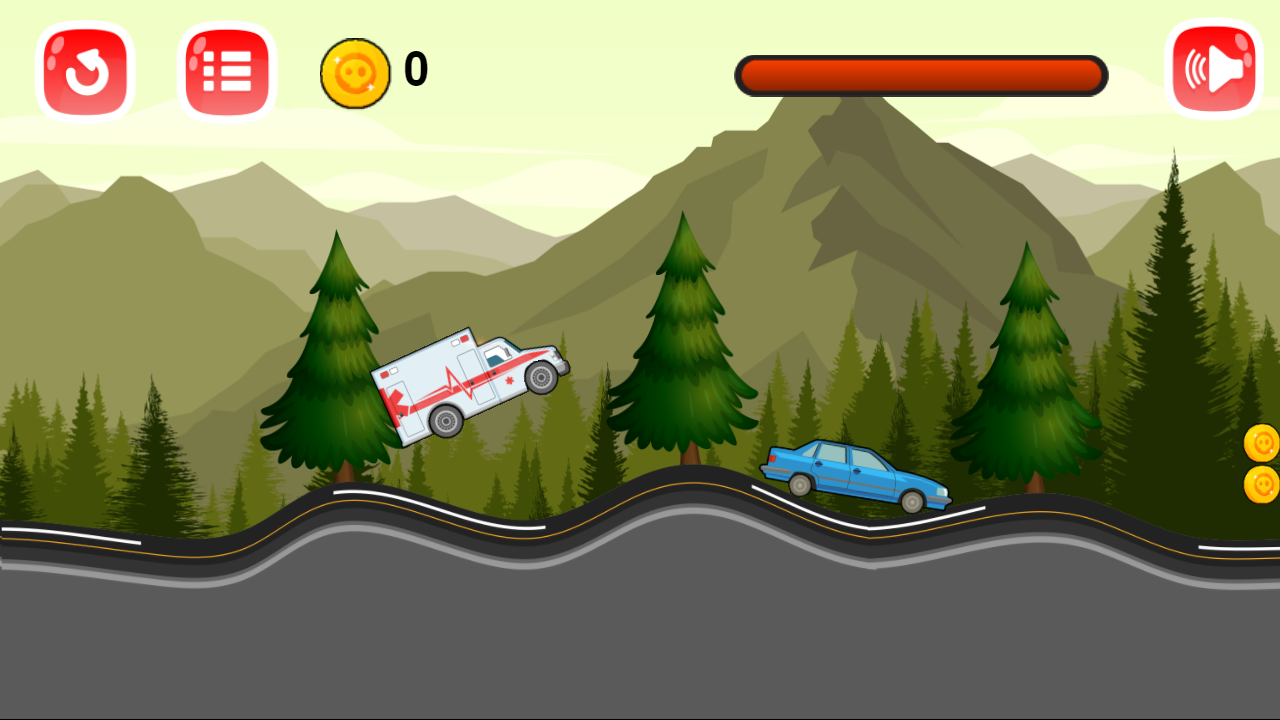Open the level selection screen
The width and height of the screenshot is (1280, 720).
[x=226, y=70]
